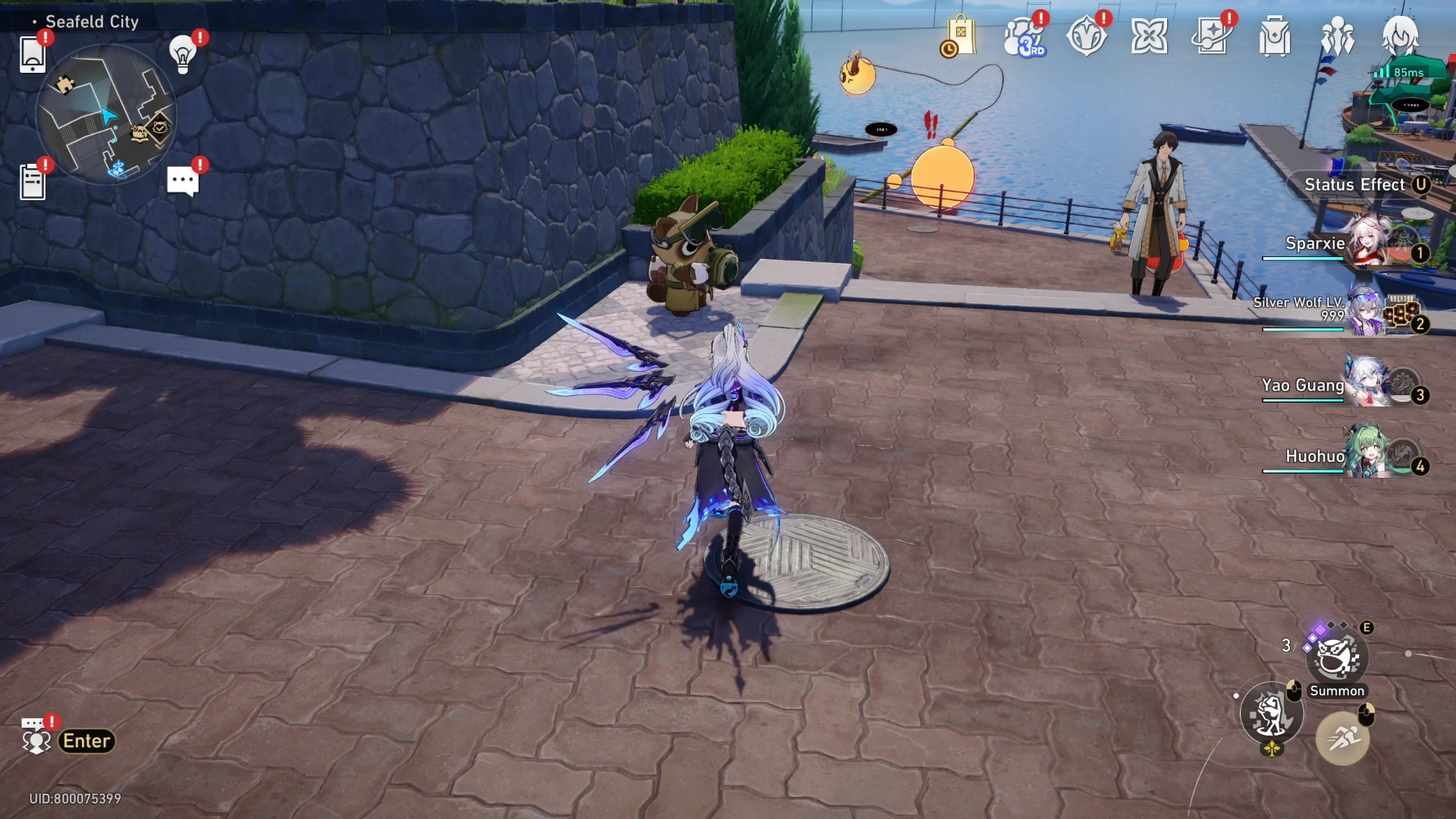Screen dimensions: 1456x819
Task: Open the missions clipboard icon
Action: click(34, 180)
